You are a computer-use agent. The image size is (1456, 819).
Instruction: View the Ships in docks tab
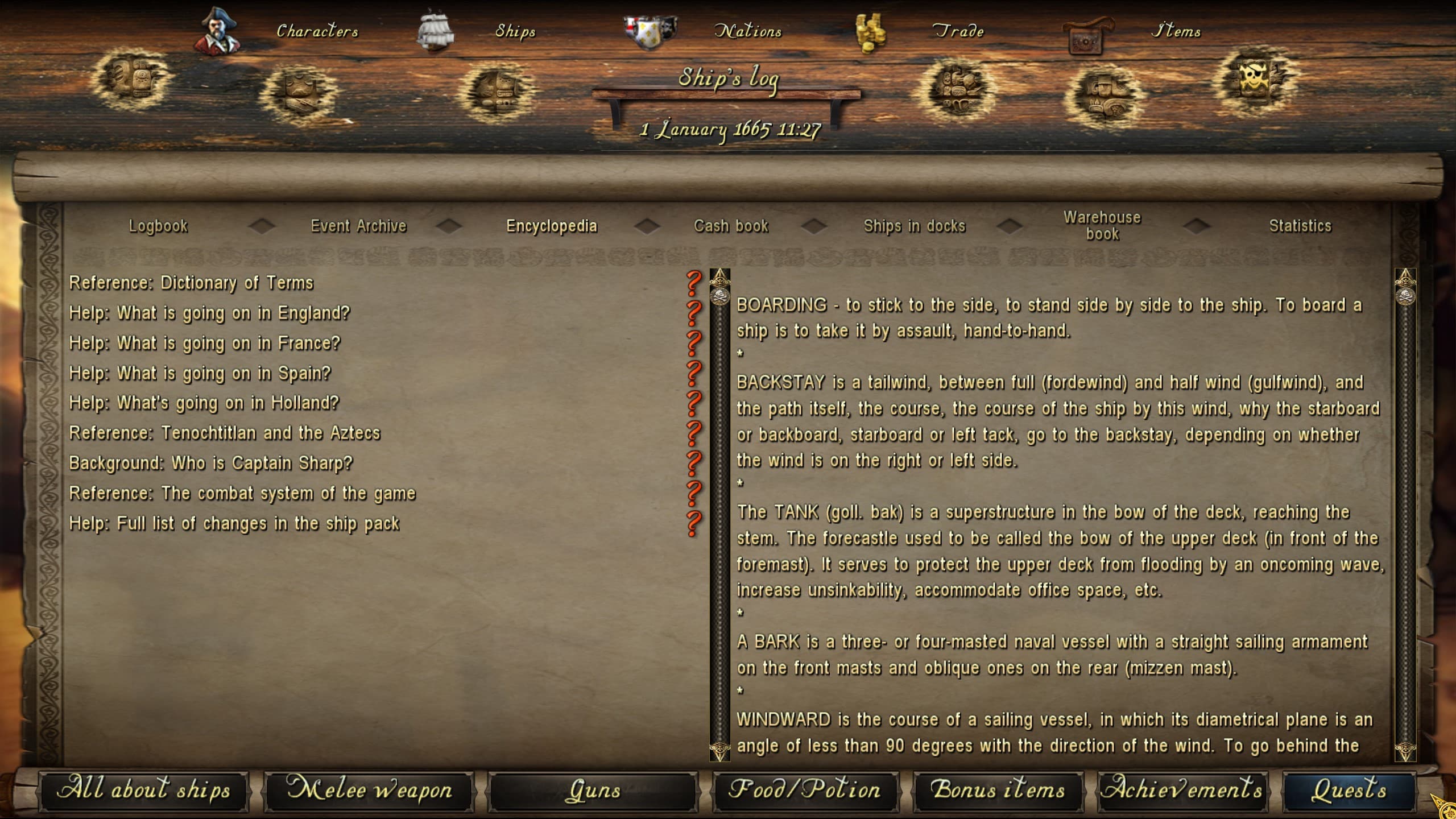(915, 226)
